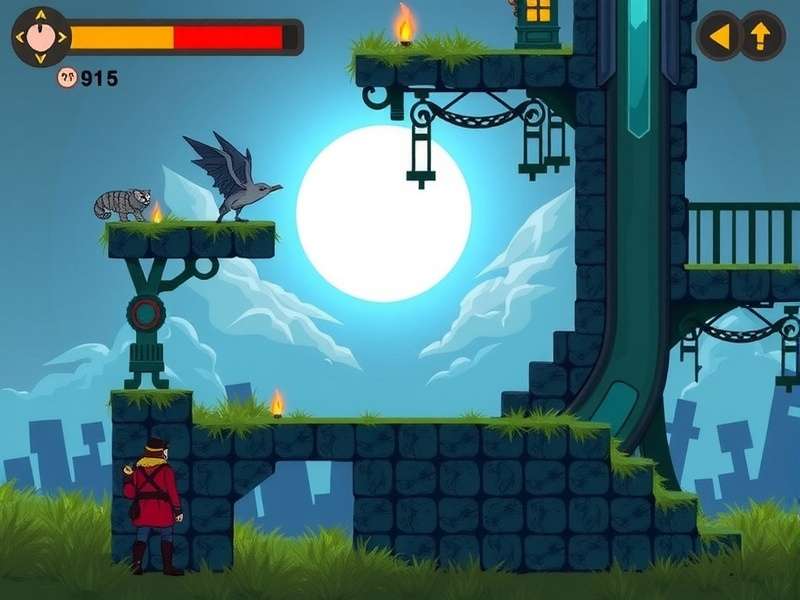800x600 pixels.
Task: Tap the yellow up-arrow button
Action: pyautogui.click(x=762, y=36)
